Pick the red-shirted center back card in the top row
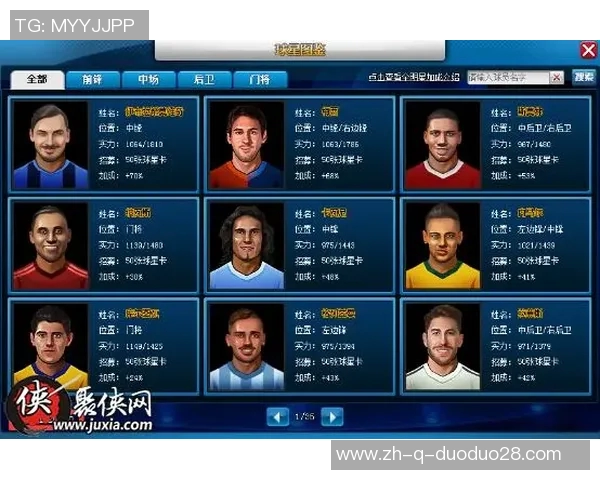The width and height of the screenshot is (600, 480). [442, 146]
